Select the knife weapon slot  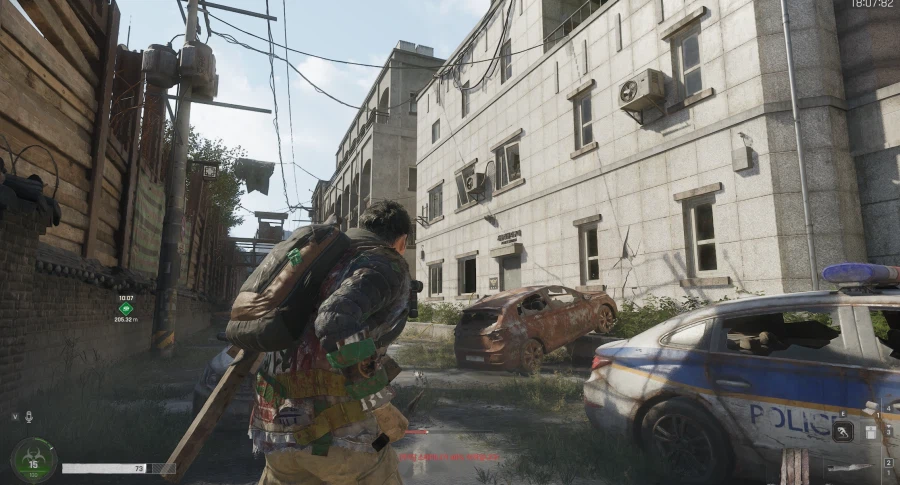[x=848, y=467]
